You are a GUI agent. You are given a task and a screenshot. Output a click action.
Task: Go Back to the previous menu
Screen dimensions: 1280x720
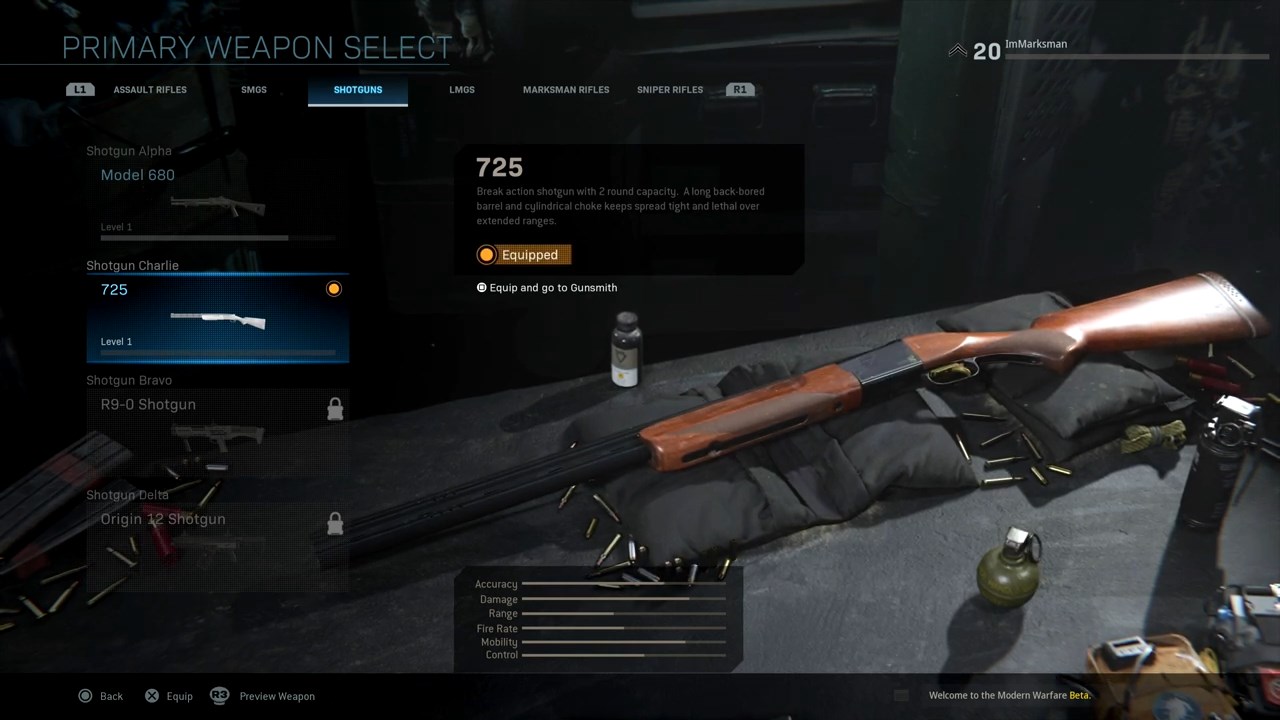click(101, 696)
